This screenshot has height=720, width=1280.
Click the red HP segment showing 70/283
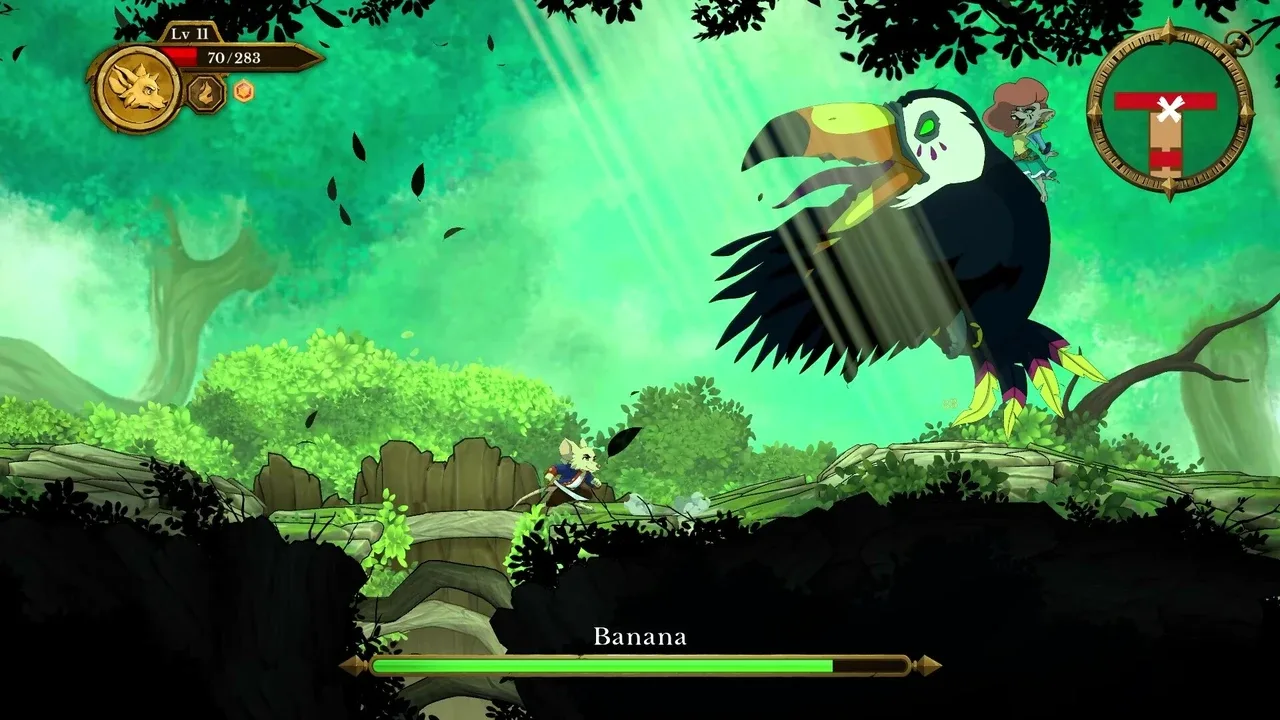(178, 56)
